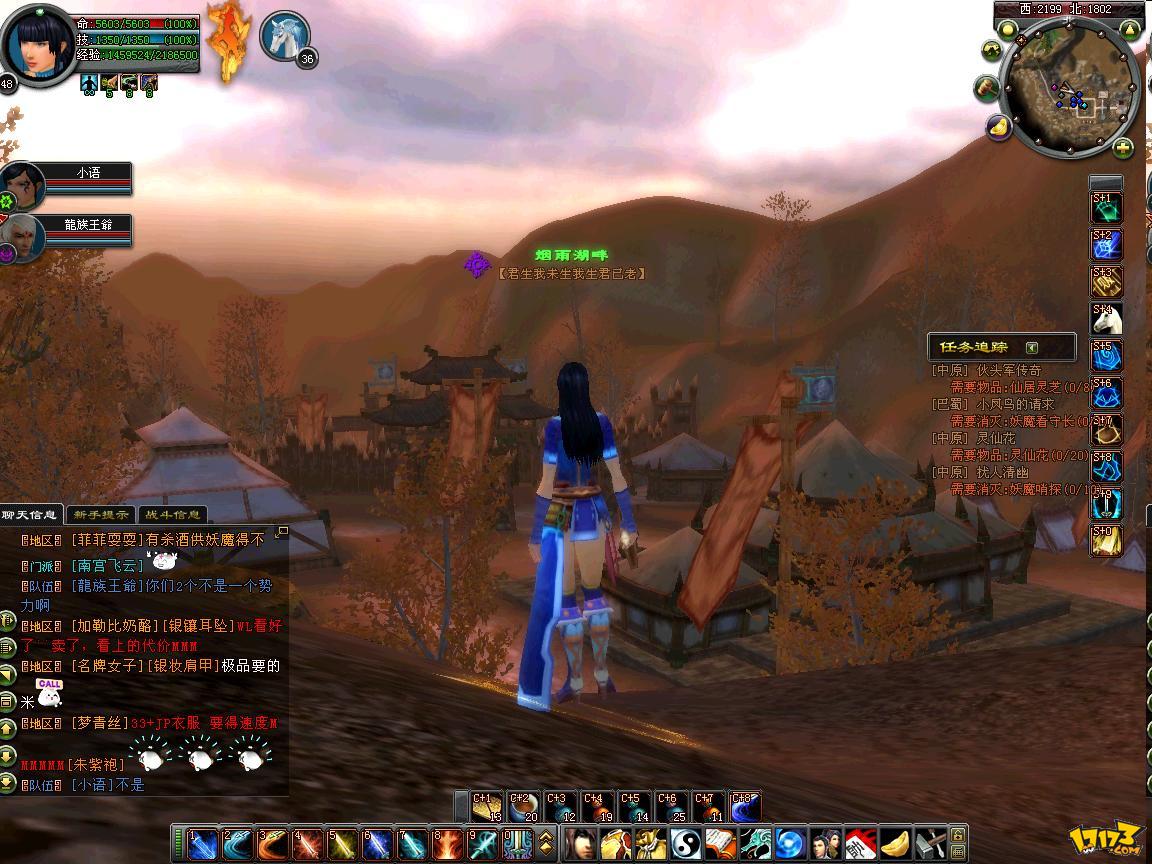Activate hotbar skill slot 1 blue sword
Screen dimensions: 1152x864
[203, 844]
